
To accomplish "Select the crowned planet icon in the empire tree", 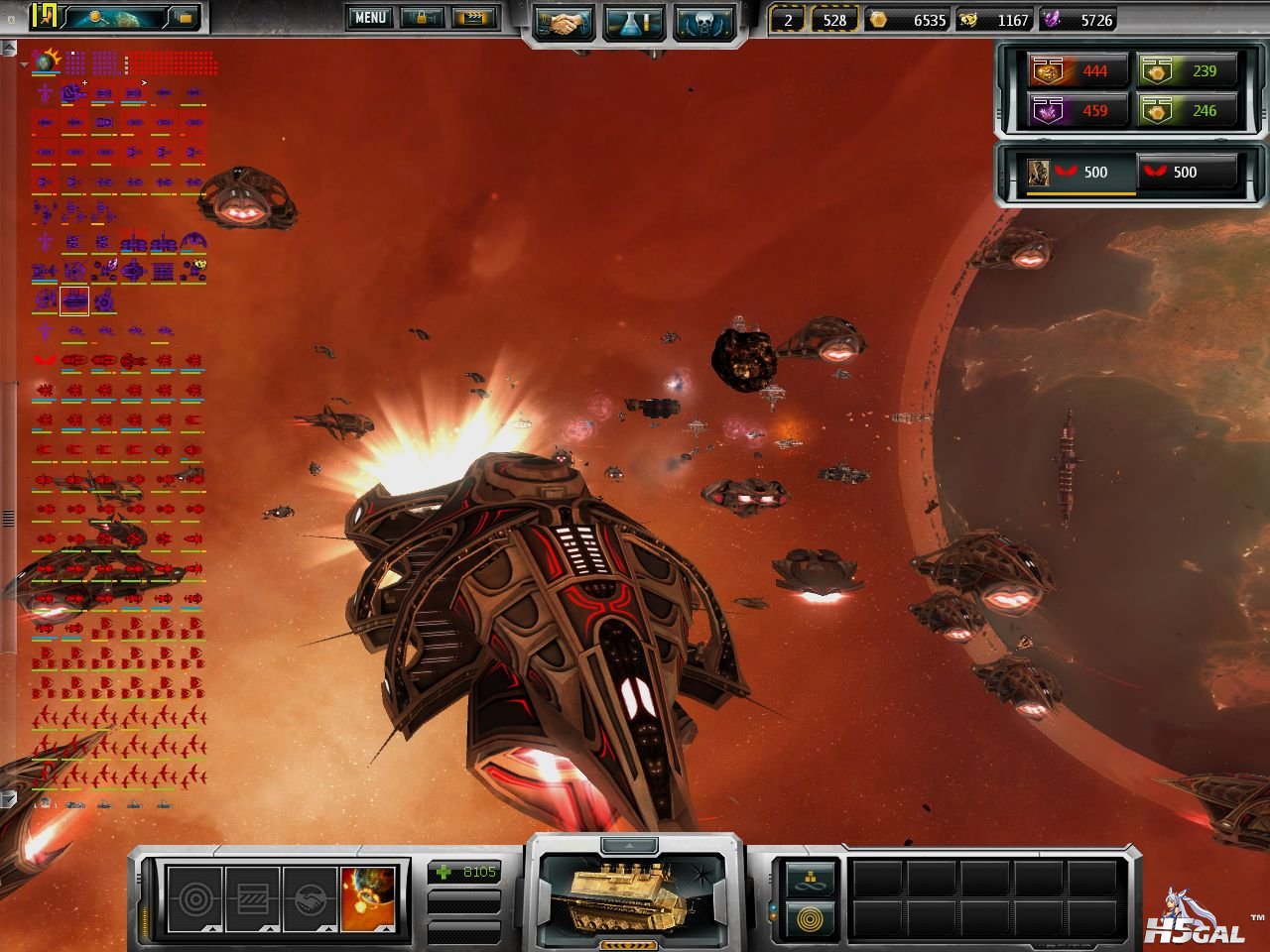I will (46, 62).
